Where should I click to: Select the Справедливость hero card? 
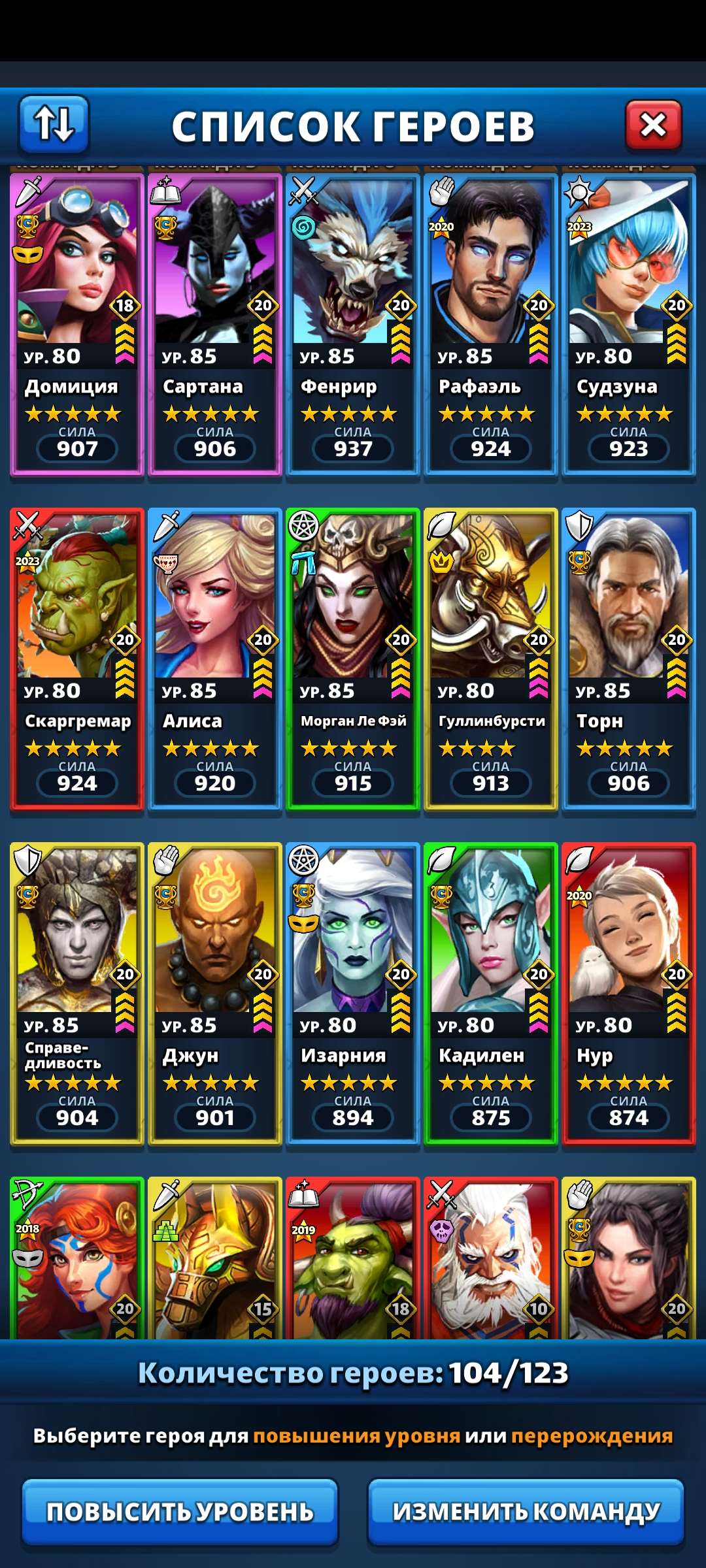[77, 993]
